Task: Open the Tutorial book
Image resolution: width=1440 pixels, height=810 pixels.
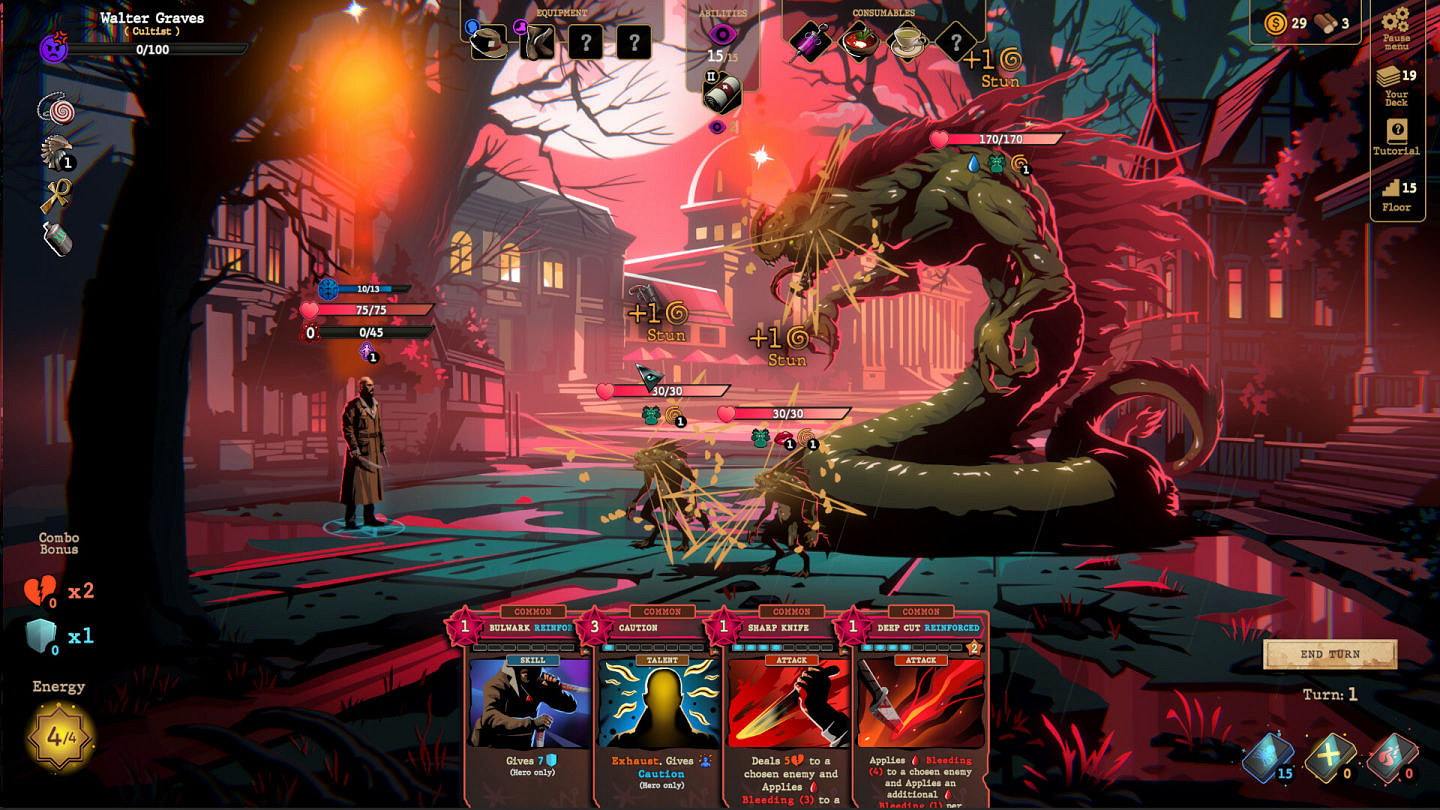Action: click(x=1396, y=128)
